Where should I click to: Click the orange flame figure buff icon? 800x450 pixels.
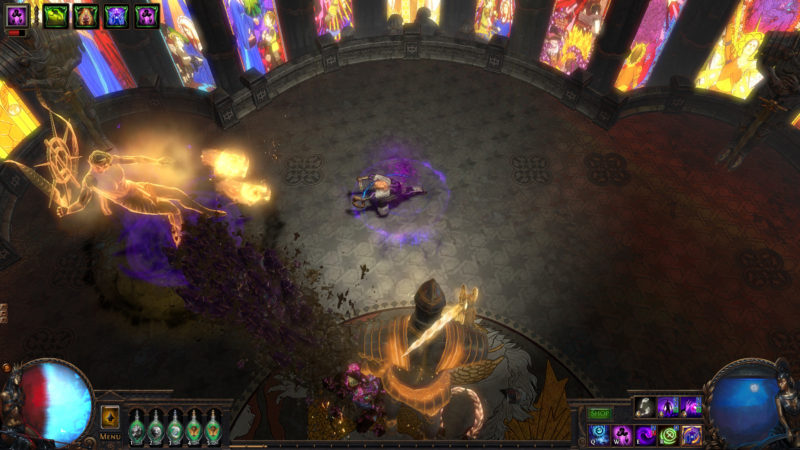[86, 15]
